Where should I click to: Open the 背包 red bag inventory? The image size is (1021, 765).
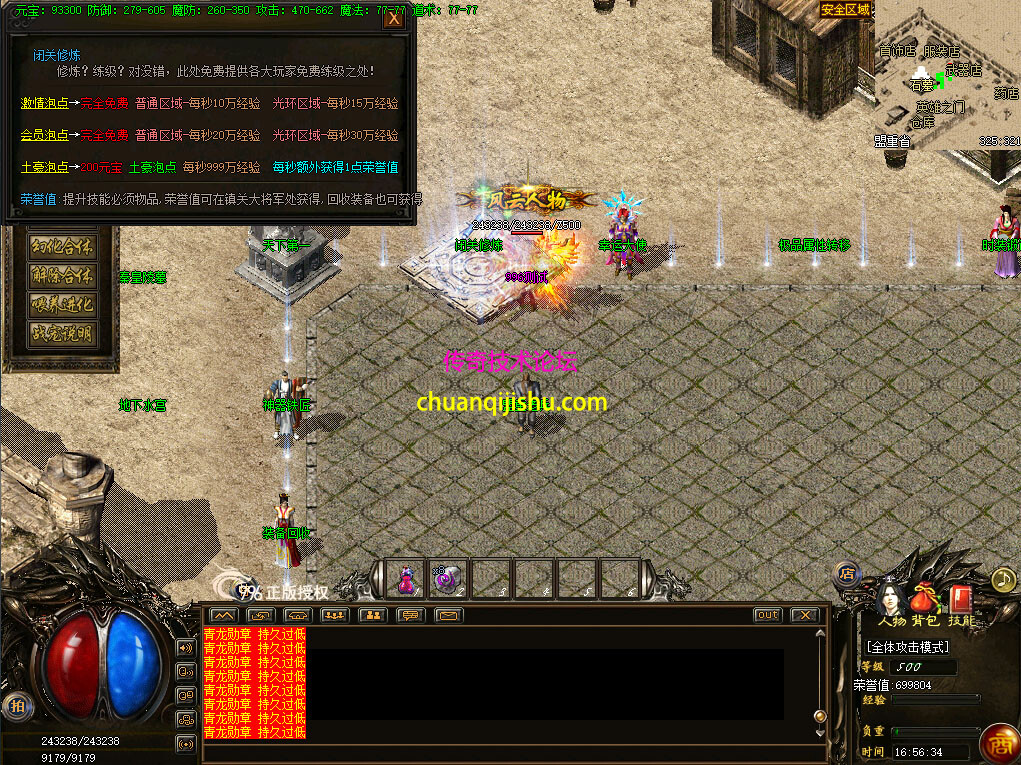coord(924,602)
